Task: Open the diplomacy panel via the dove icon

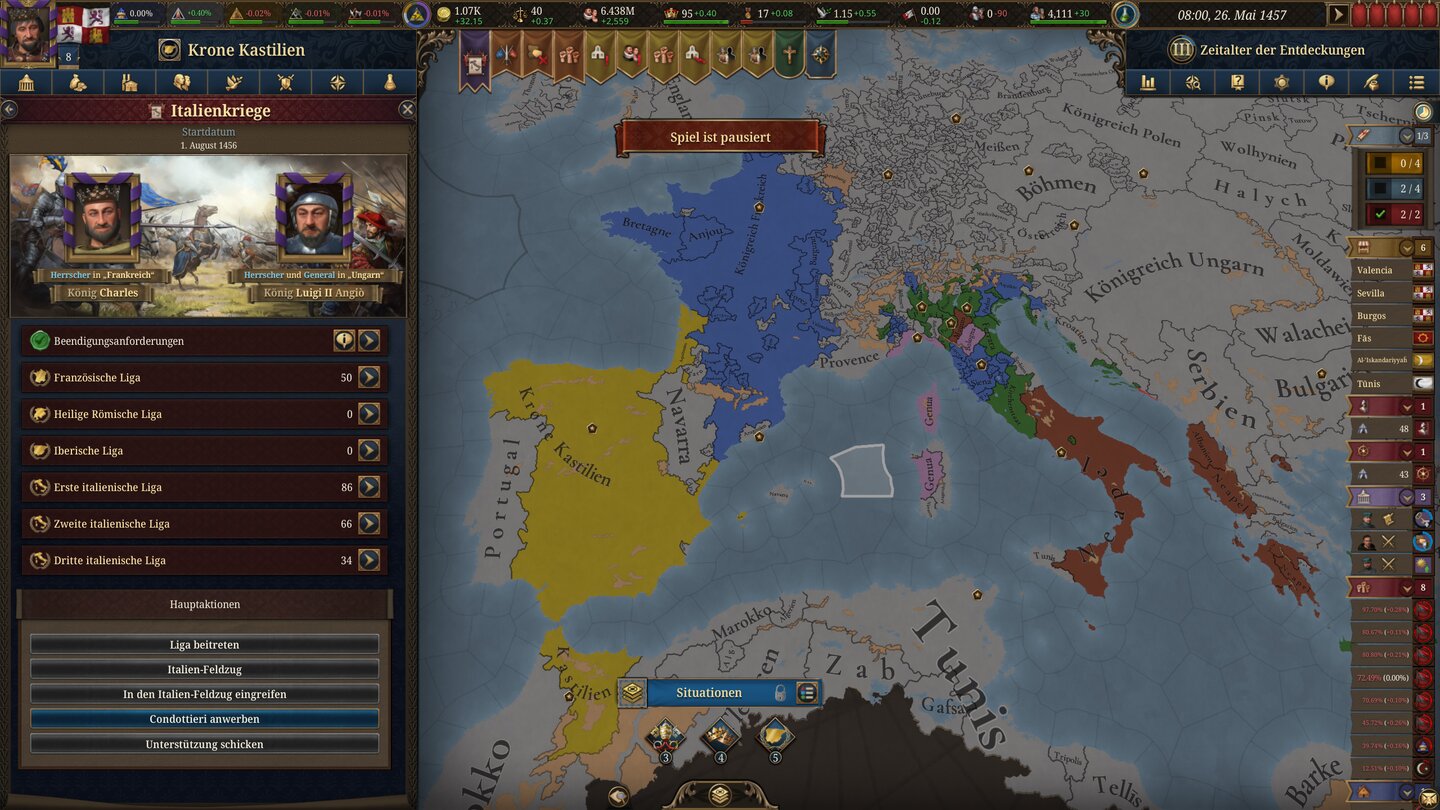Action: pyautogui.click(x=233, y=82)
